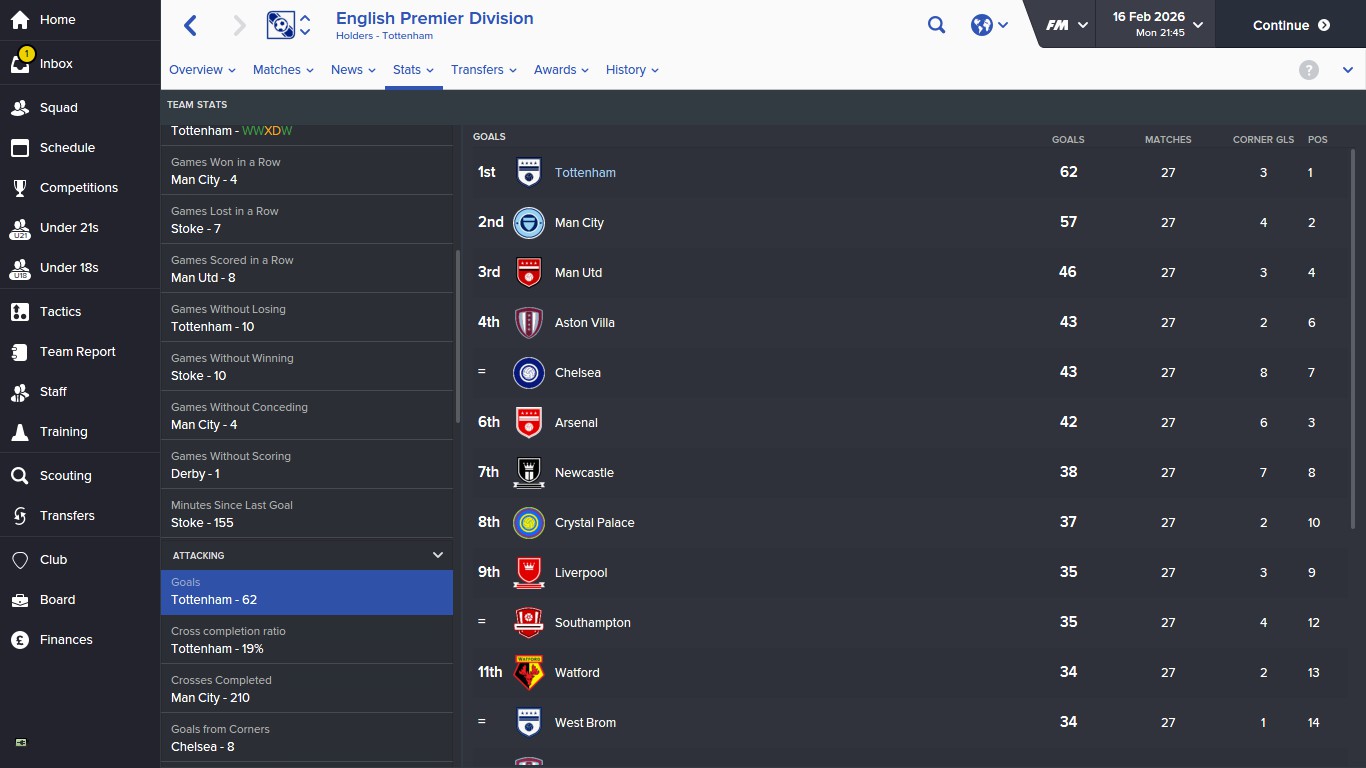1366x768 pixels.
Task: Open the Stats dropdown menu
Action: pyautogui.click(x=412, y=70)
